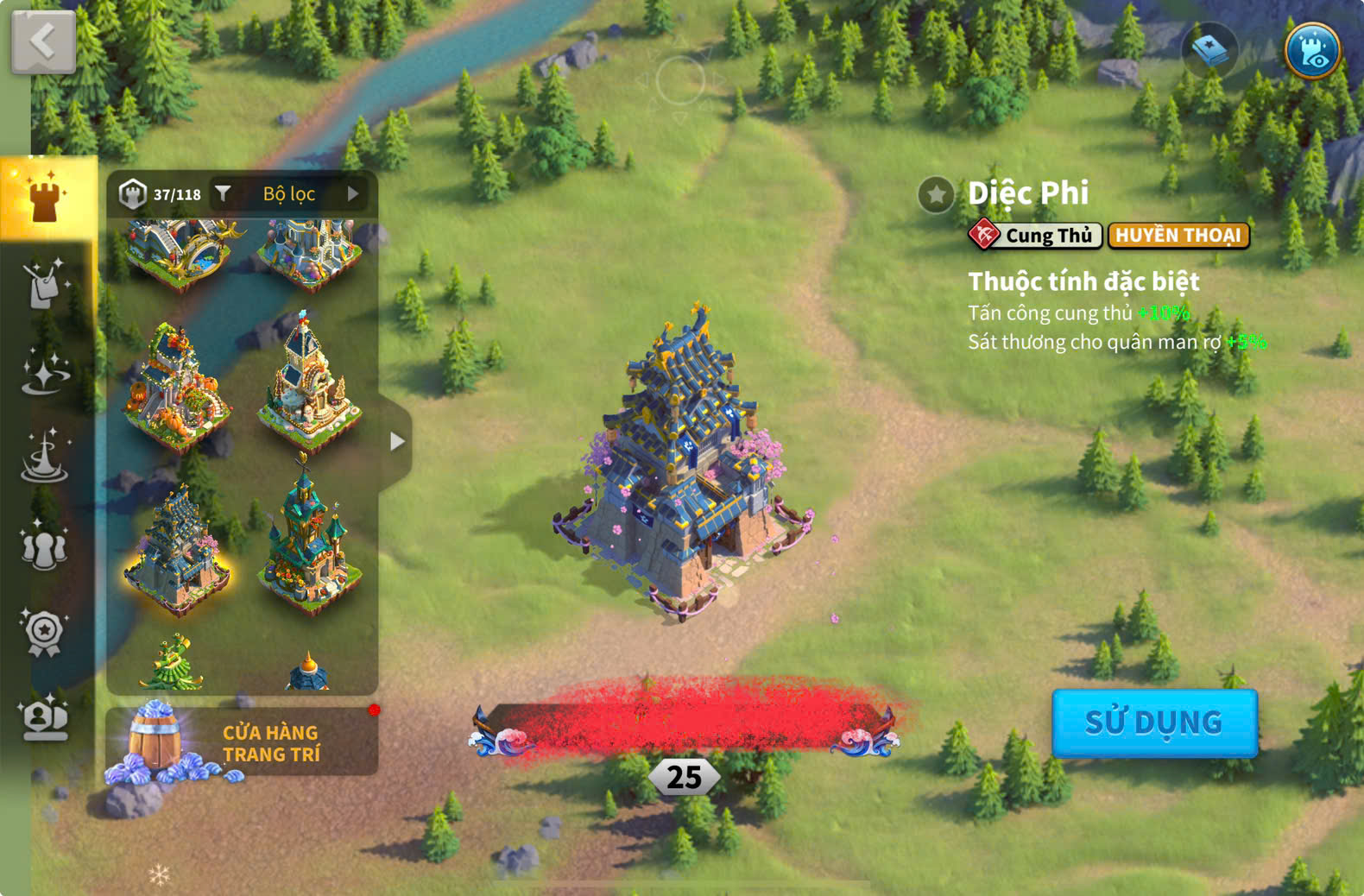
Task: Apply the theme with Sử Dụng button
Action: (x=1154, y=722)
